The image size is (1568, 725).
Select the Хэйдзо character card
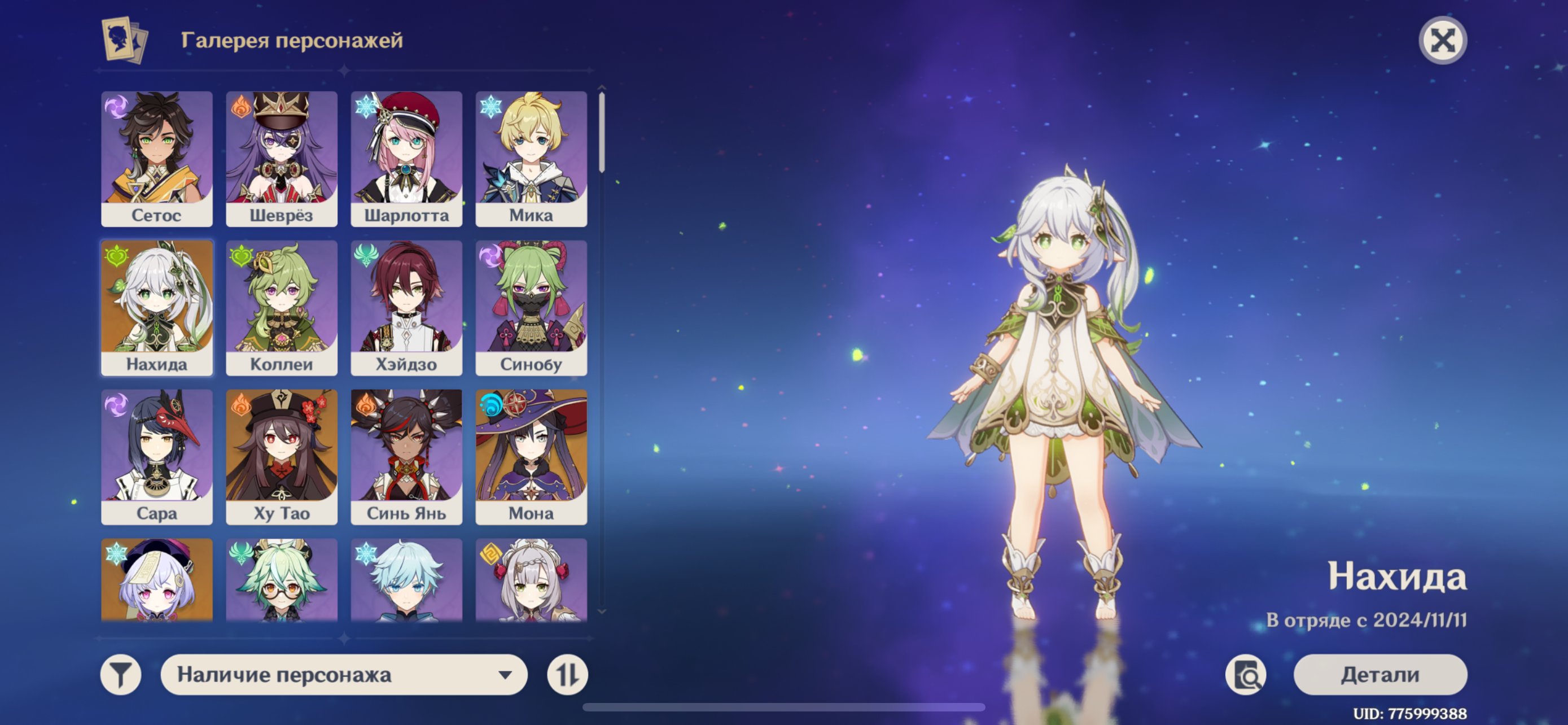point(406,307)
